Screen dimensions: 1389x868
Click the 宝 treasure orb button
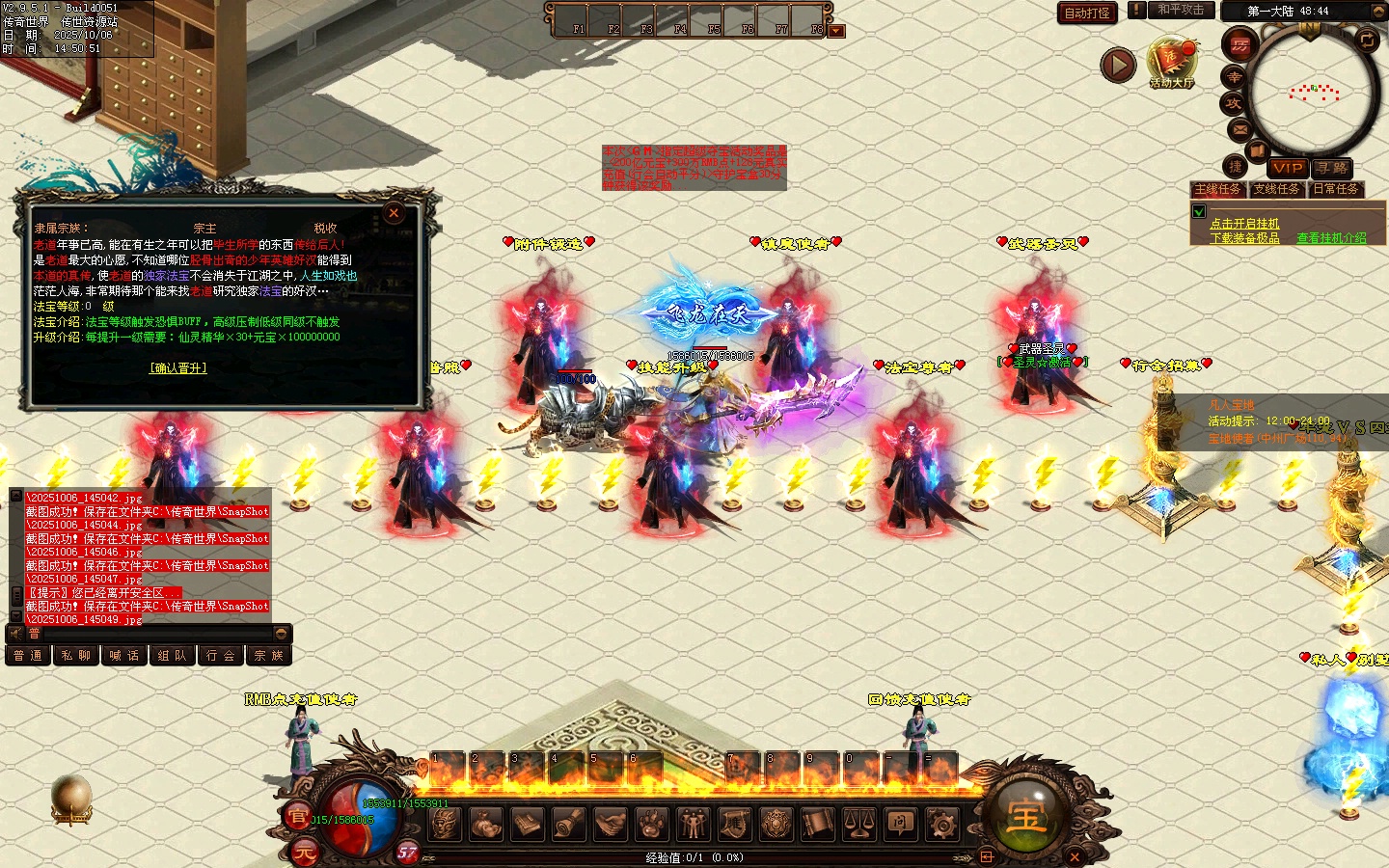(x=1025, y=817)
